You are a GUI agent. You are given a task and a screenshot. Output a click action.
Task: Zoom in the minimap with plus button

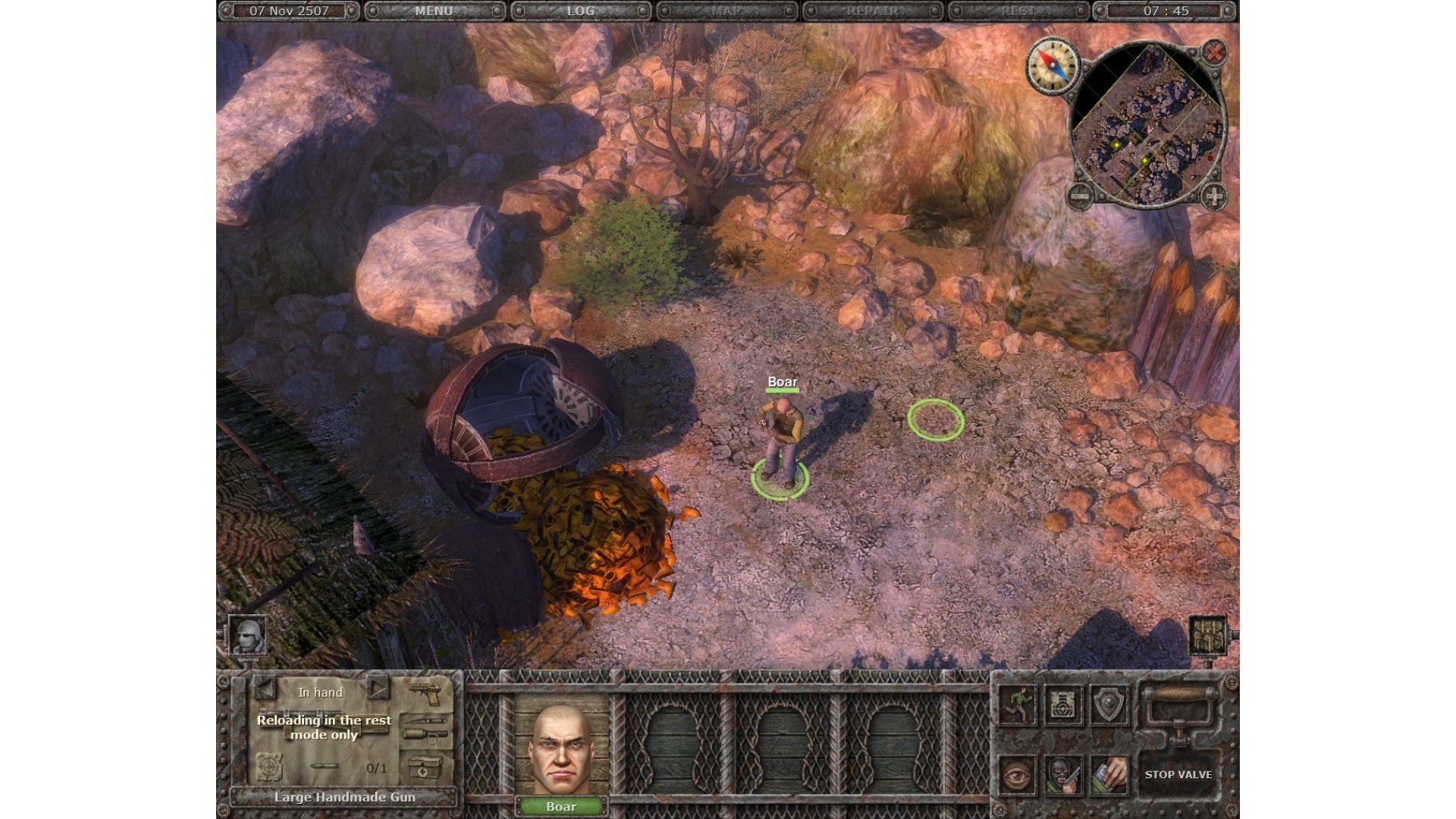pyautogui.click(x=1213, y=196)
